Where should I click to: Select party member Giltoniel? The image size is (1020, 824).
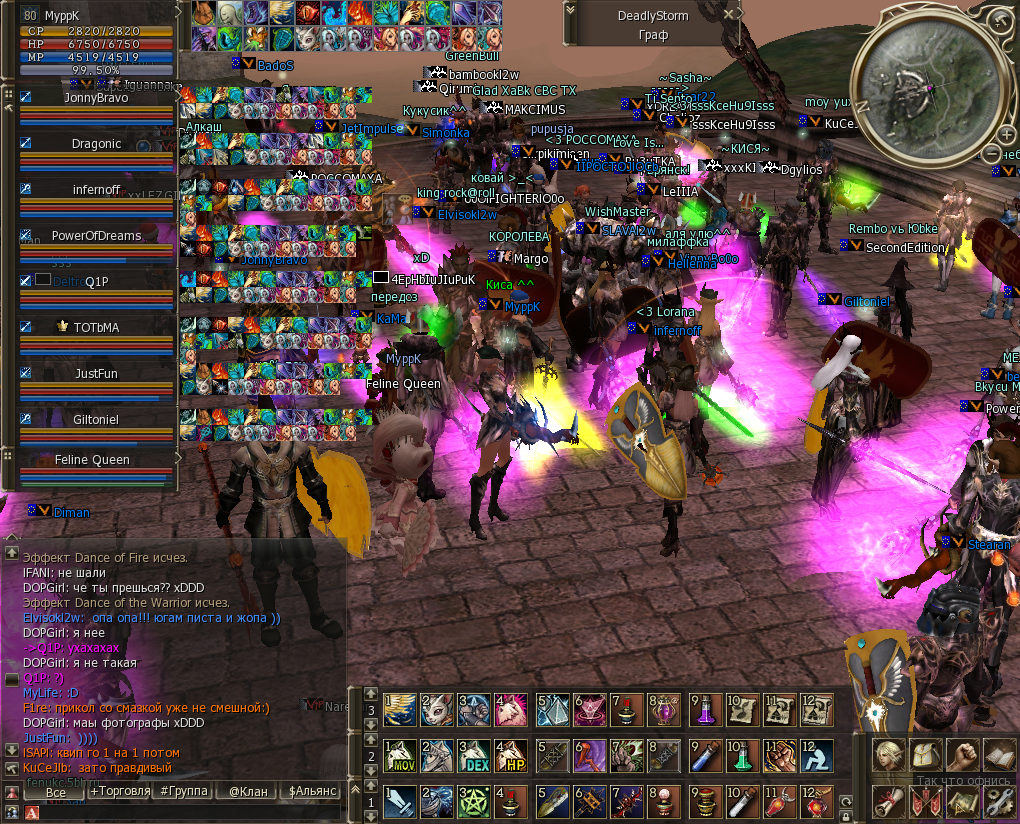[x=96, y=420]
